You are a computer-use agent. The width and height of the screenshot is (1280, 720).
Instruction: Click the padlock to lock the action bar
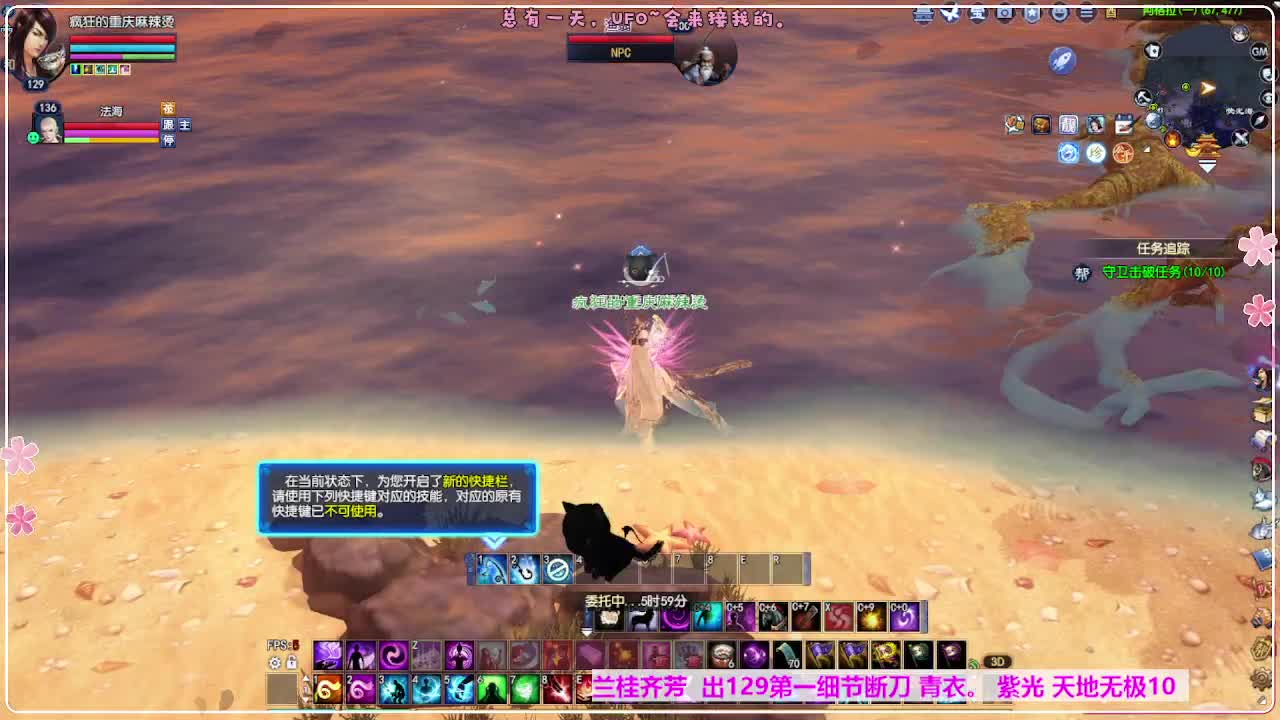click(x=291, y=662)
